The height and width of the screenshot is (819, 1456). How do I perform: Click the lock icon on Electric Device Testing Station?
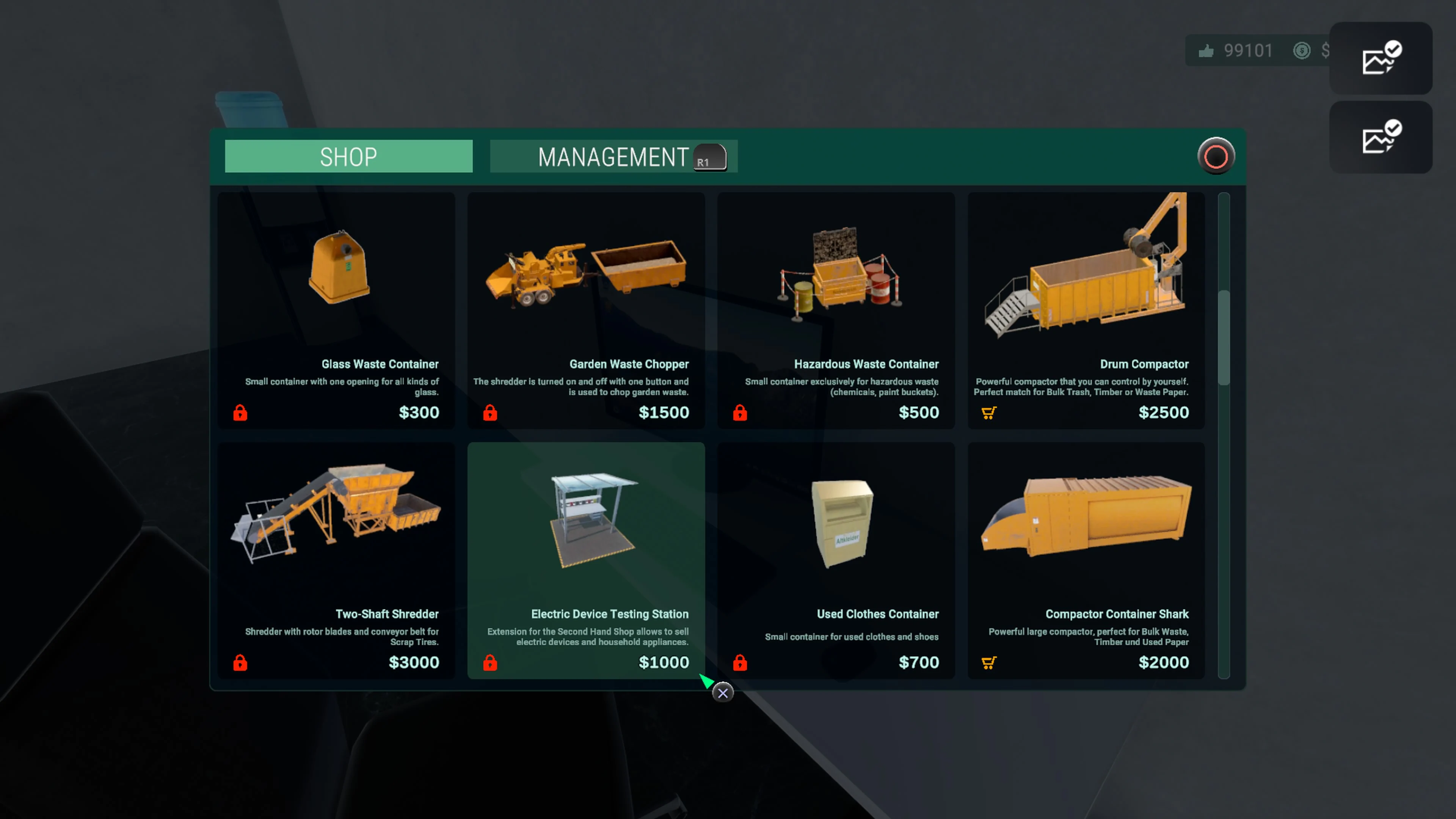490,662
